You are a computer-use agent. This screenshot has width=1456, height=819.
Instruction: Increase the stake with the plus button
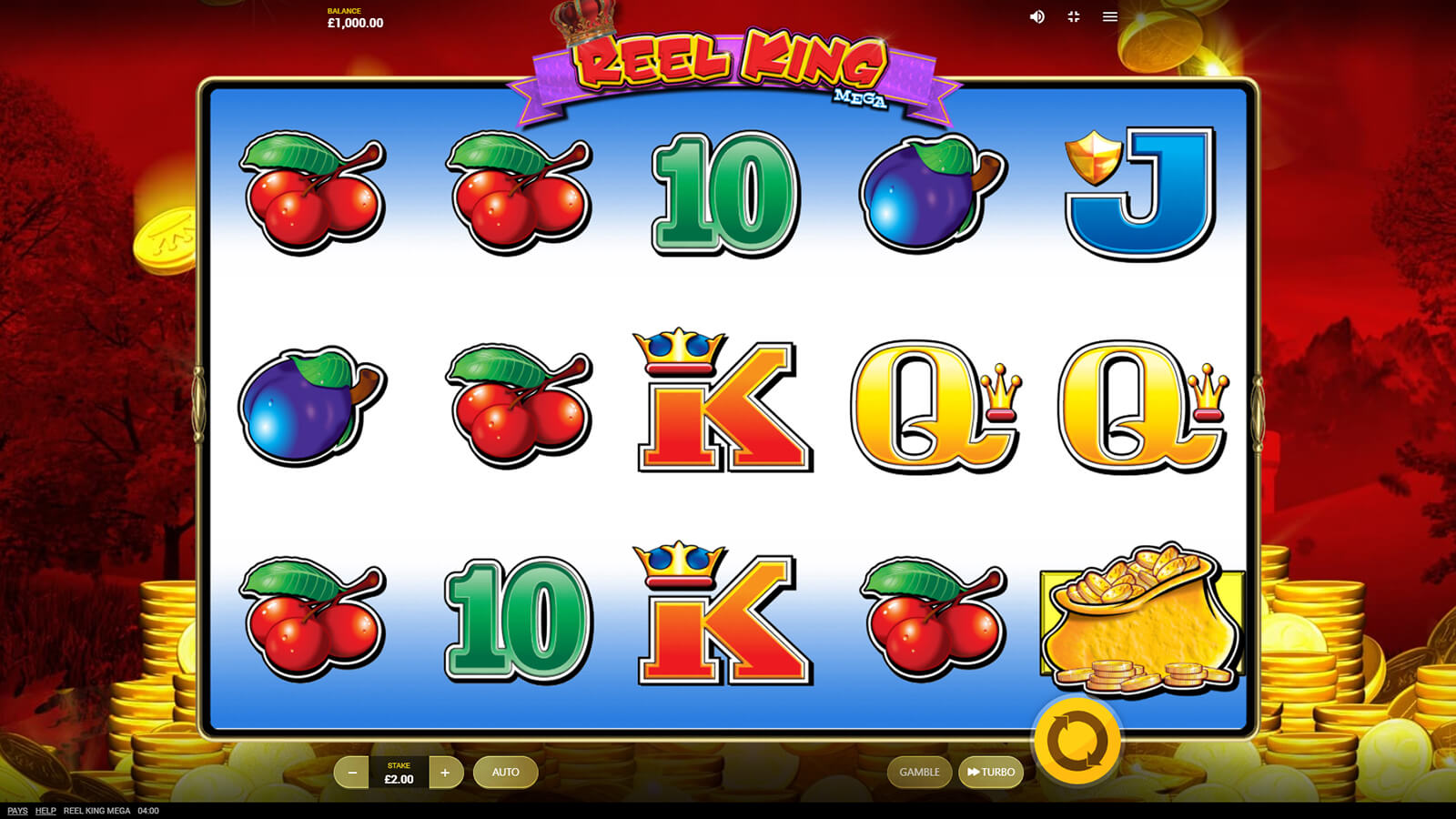click(x=445, y=773)
